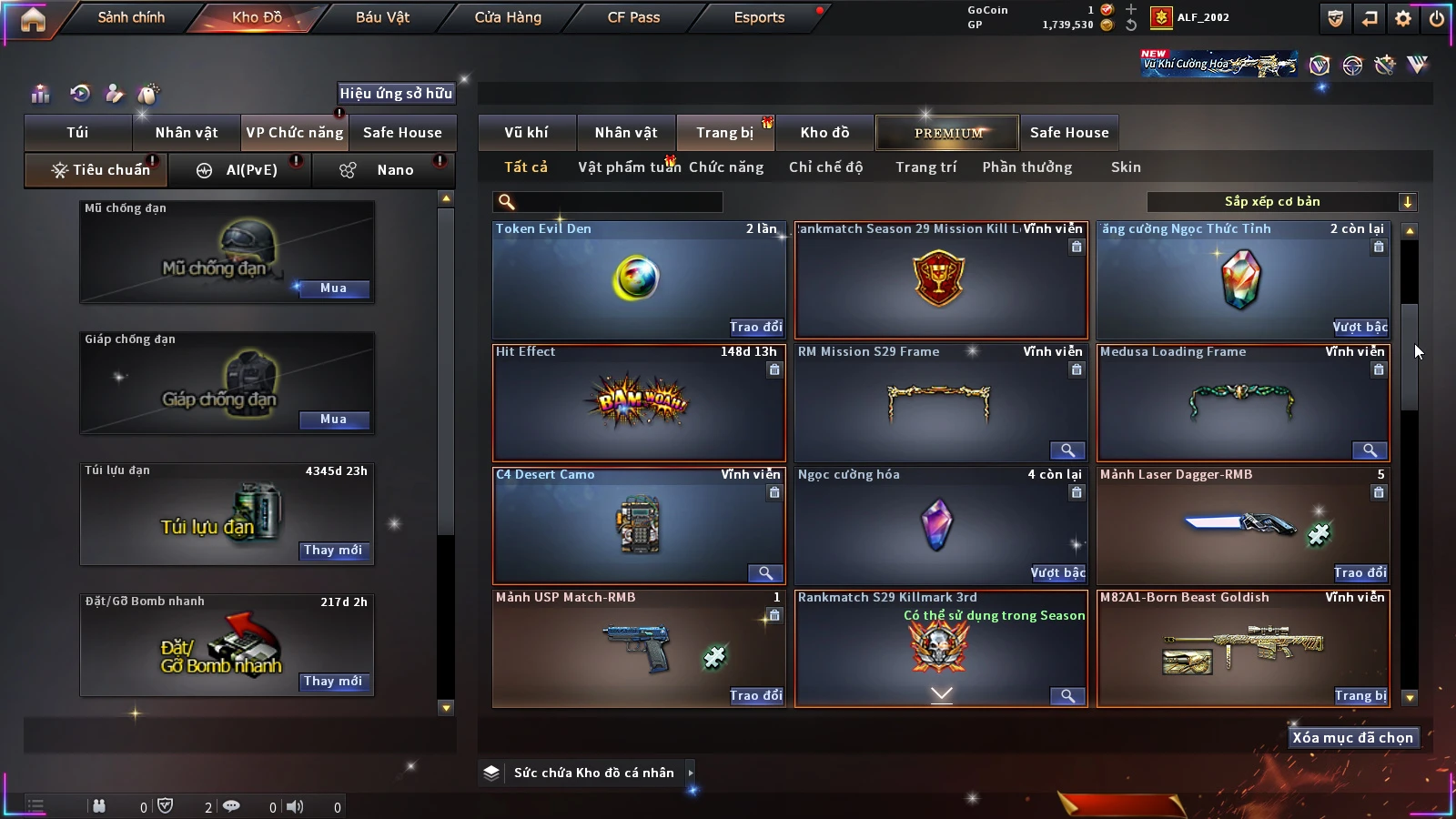The image size is (1456, 819).
Task: Click Xóa mục đã chọn button
Action: pyautogui.click(x=1352, y=738)
